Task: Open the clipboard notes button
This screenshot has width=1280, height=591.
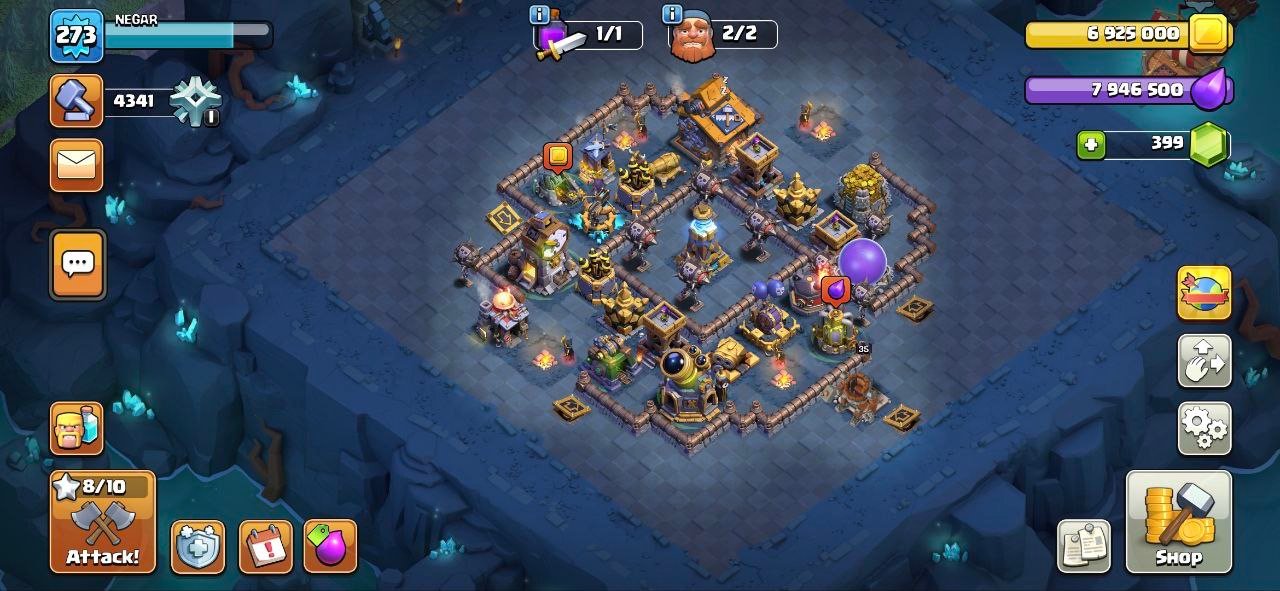Action: 1084,546
